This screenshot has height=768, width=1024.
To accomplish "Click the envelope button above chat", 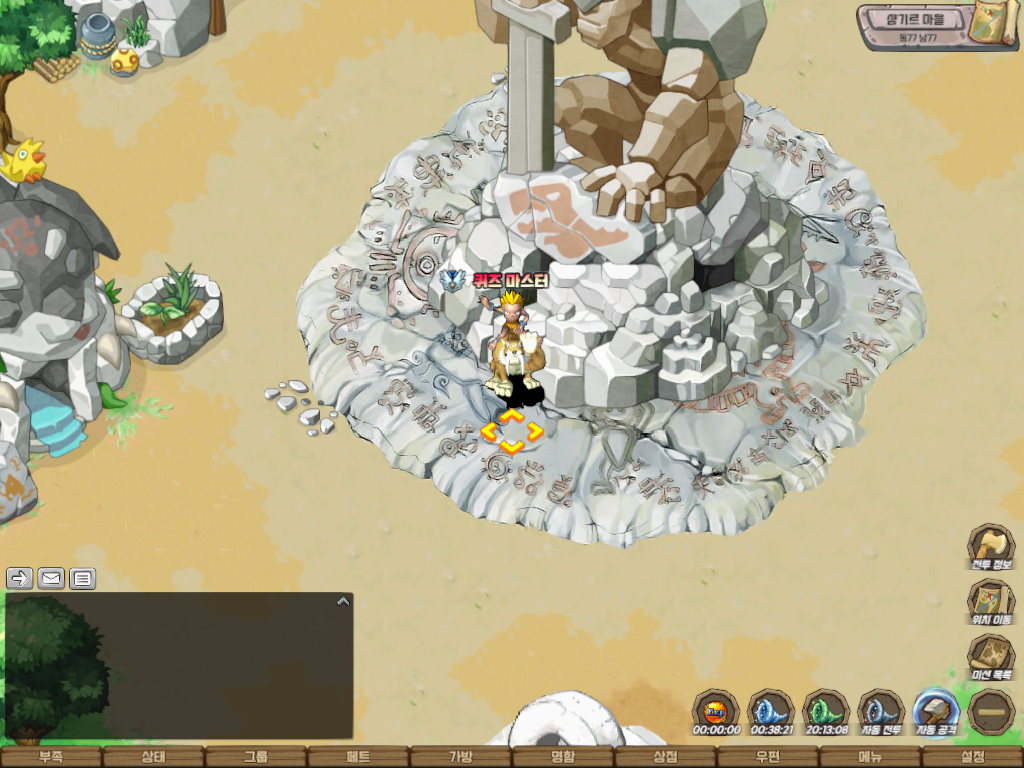I will (x=51, y=578).
